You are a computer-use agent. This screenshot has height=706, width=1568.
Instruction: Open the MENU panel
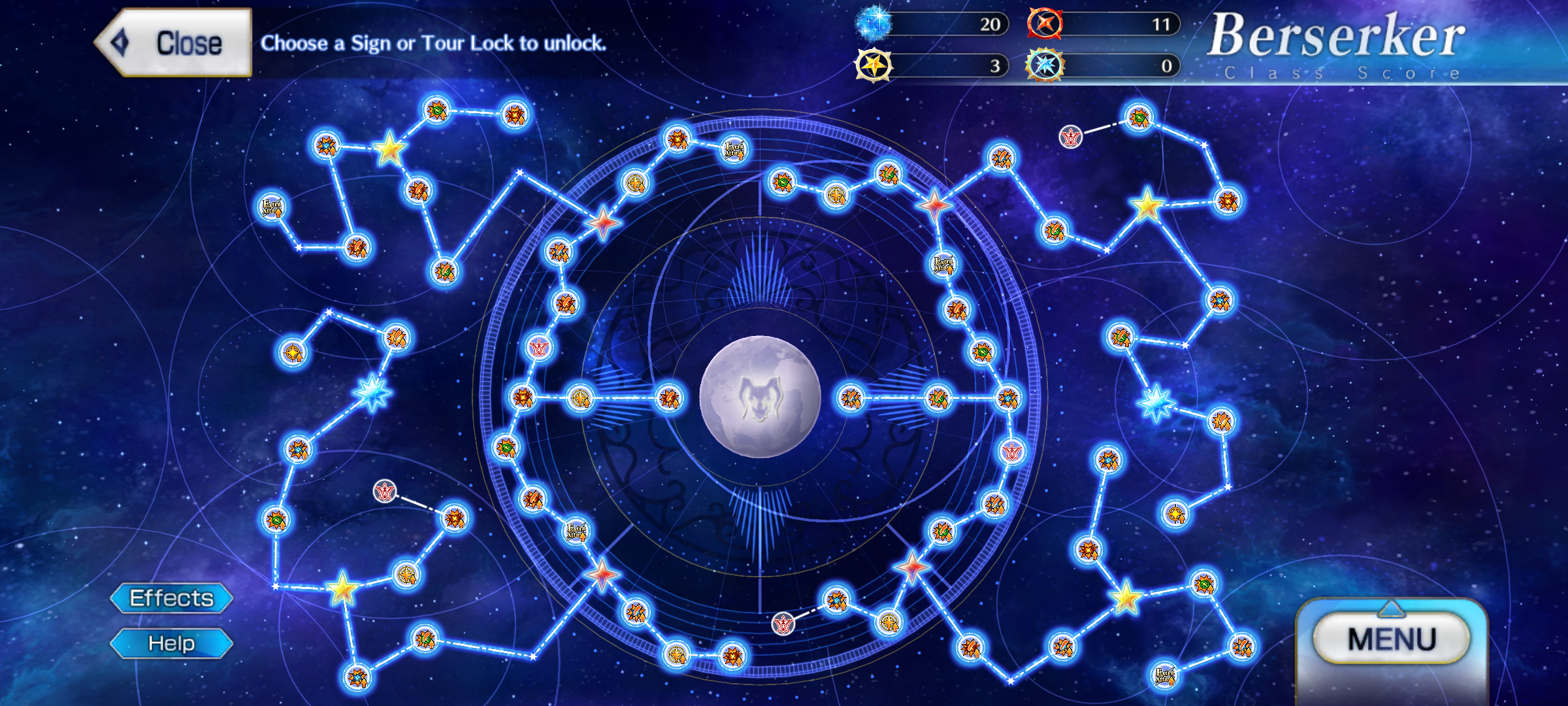click(x=1392, y=639)
